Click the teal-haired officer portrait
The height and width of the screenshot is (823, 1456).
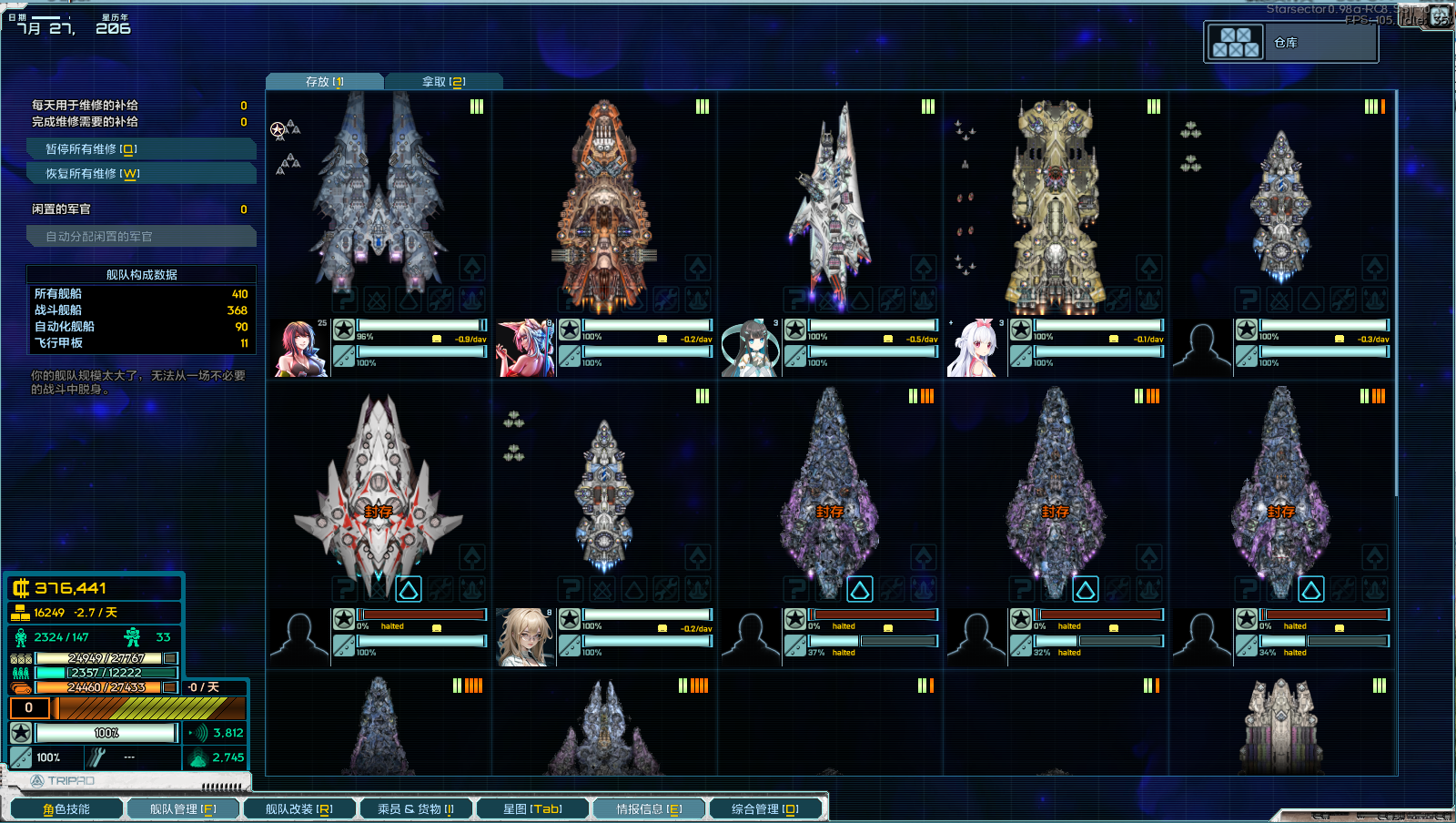(750, 349)
